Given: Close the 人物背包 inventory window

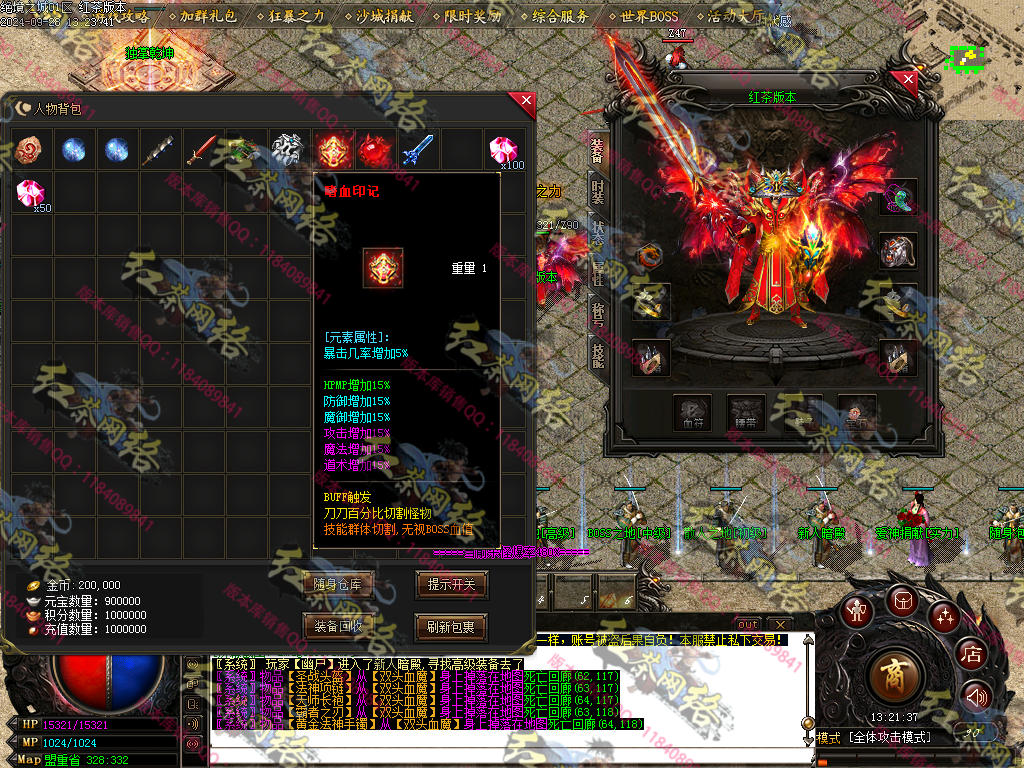Looking at the screenshot, I should click(x=525, y=102).
